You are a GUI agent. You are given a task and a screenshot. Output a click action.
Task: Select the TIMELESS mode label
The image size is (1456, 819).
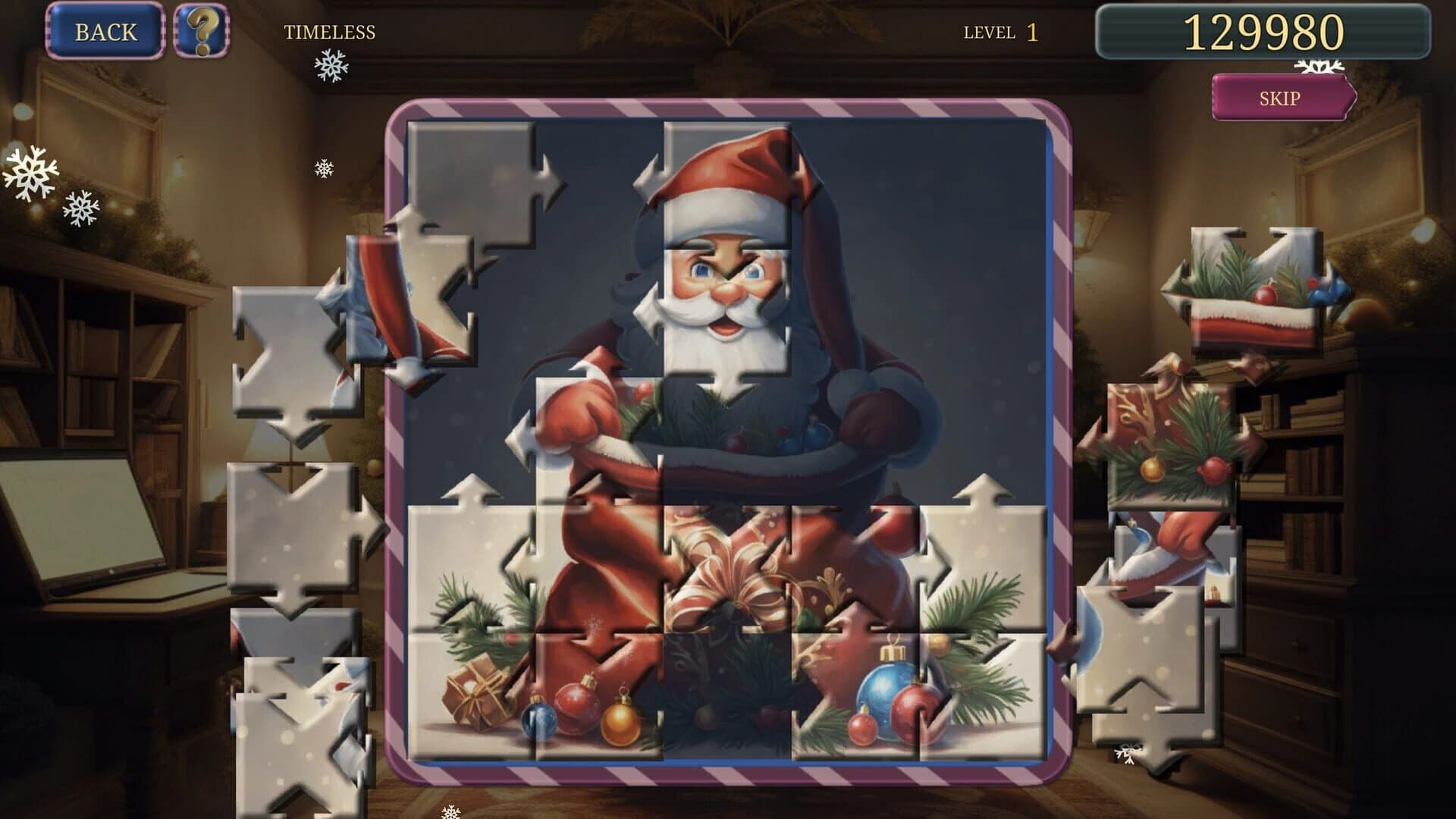coord(330,32)
